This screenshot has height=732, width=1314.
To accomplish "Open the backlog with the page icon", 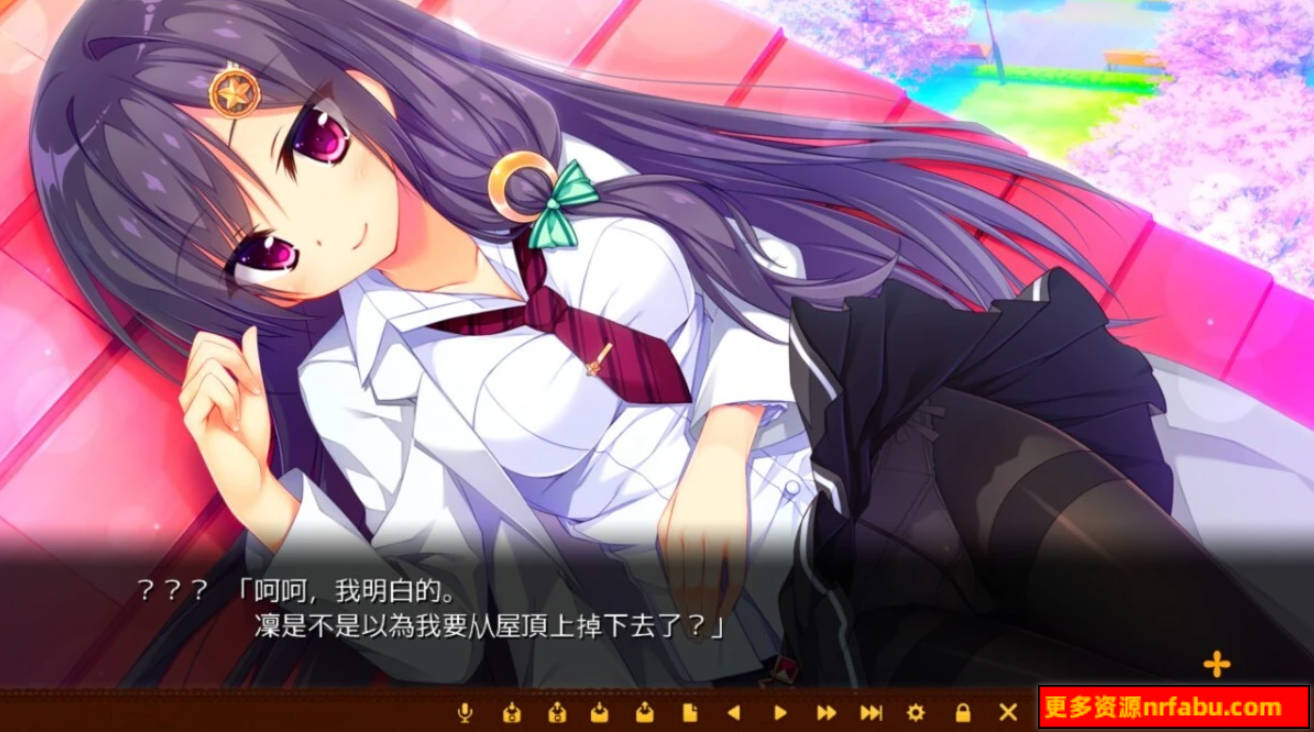I will pos(690,714).
